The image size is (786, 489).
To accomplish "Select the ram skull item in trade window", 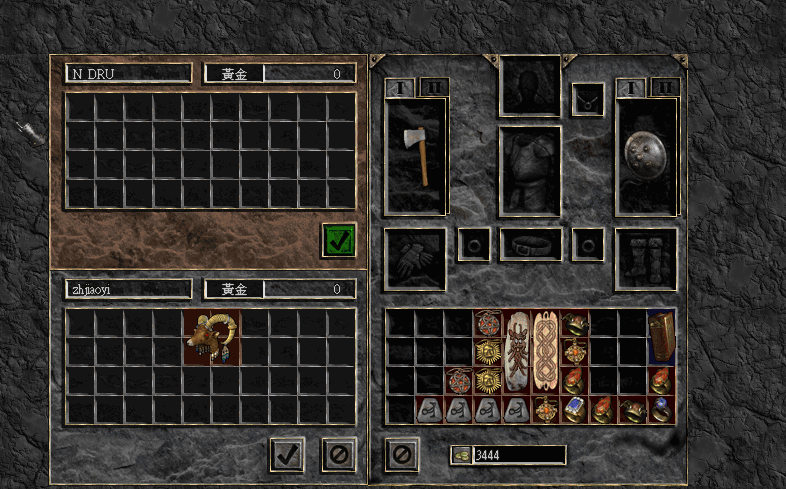I will (x=211, y=337).
